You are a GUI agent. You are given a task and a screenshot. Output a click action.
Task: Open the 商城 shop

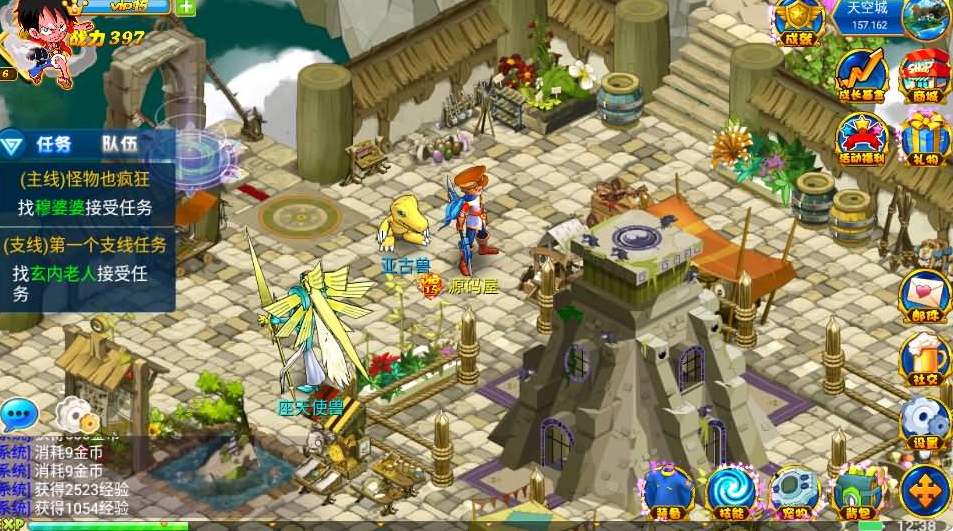(924, 75)
